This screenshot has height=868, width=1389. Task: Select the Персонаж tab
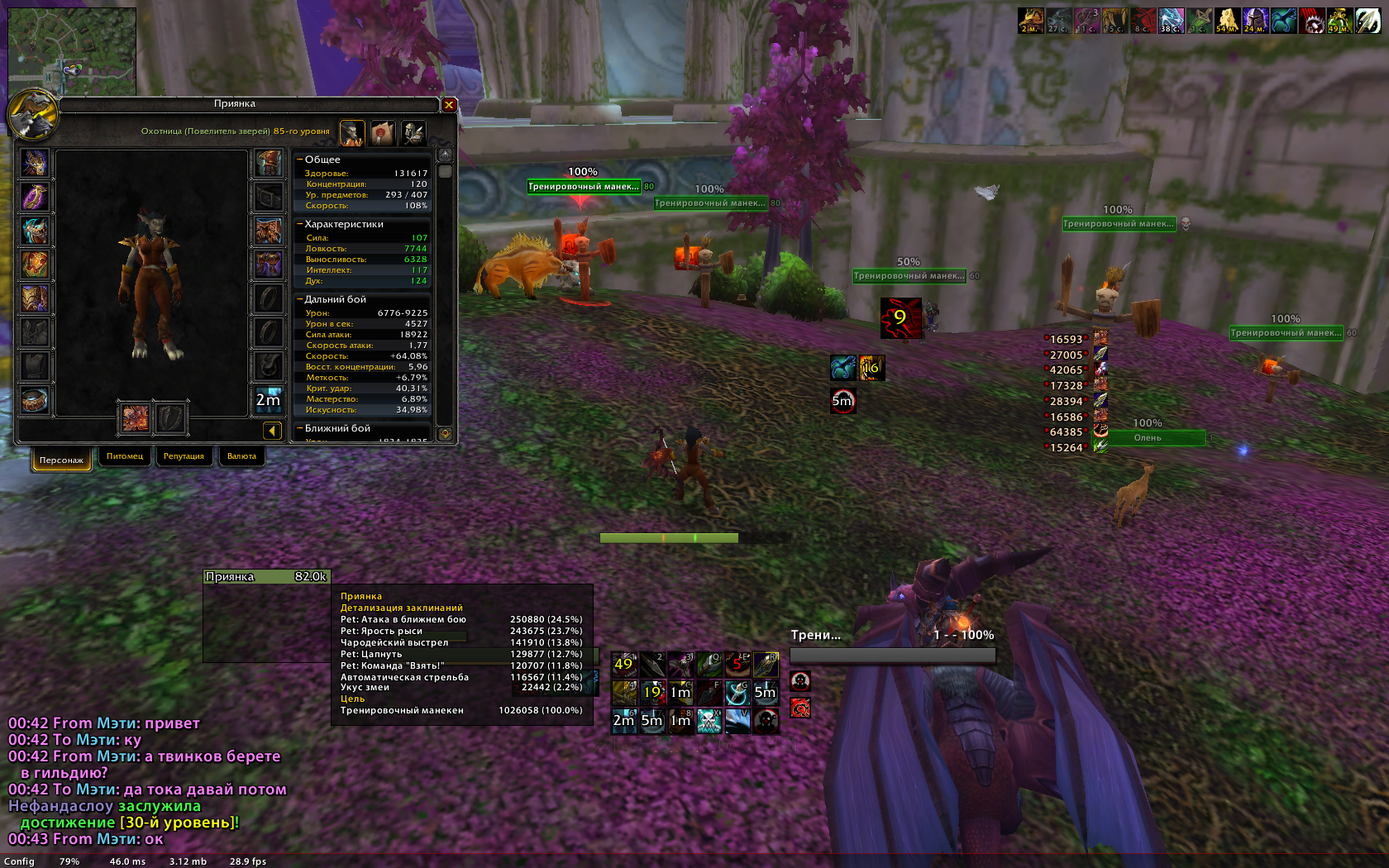pyautogui.click(x=61, y=460)
